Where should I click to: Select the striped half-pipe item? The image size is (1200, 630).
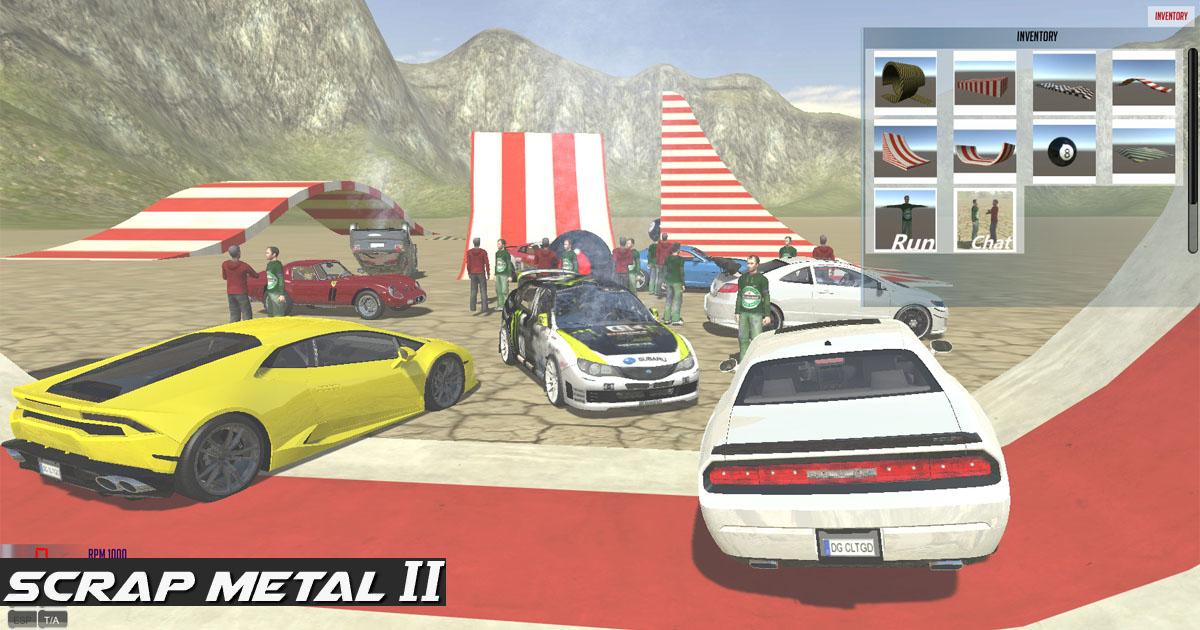[985, 151]
